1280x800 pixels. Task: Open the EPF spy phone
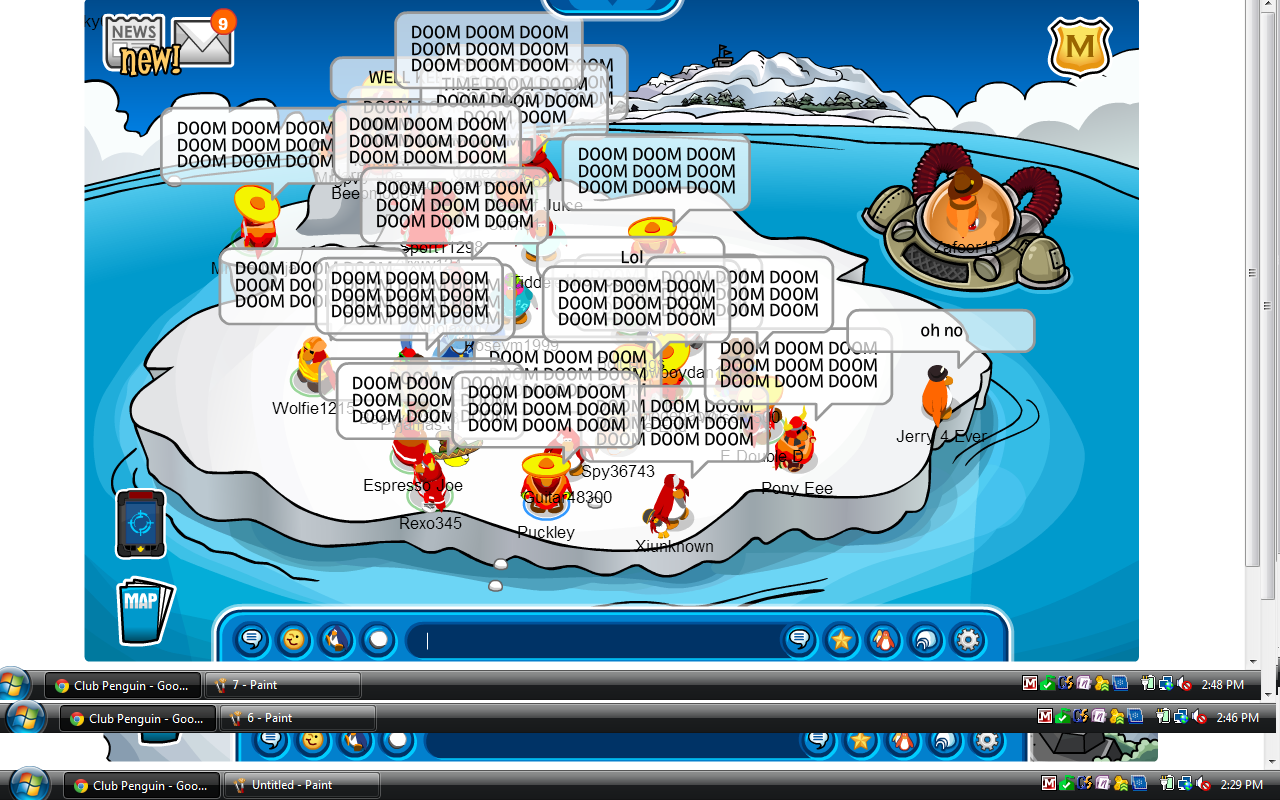coord(140,523)
